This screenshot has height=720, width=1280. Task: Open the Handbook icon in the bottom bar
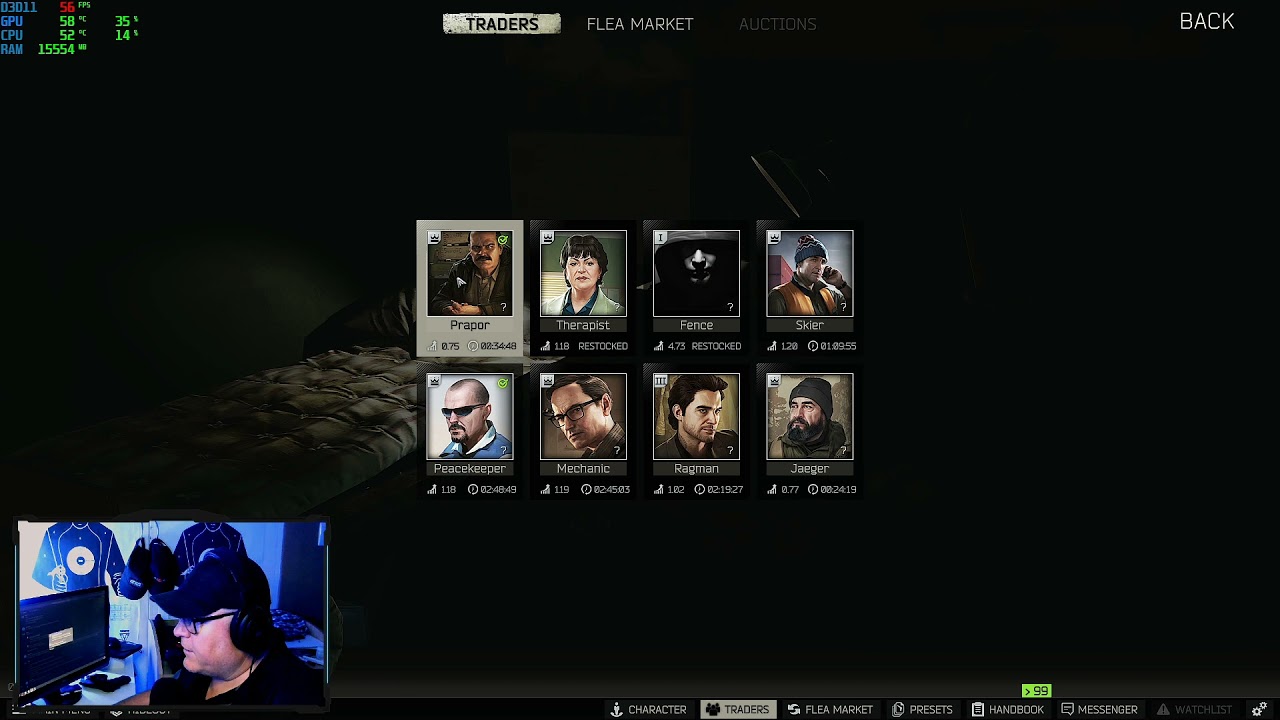979,709
